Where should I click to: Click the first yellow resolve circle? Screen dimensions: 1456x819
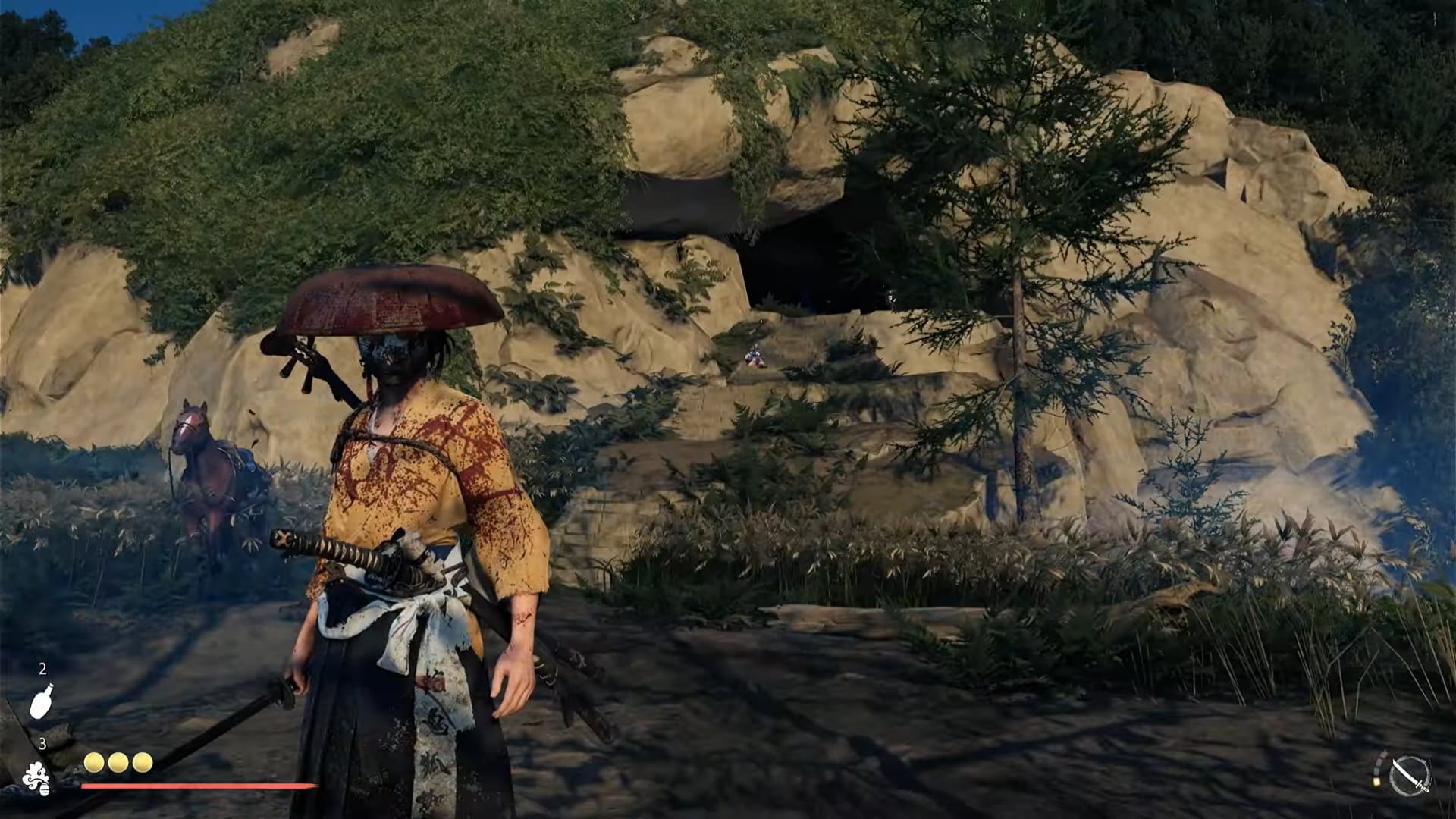tap(93, 762)
